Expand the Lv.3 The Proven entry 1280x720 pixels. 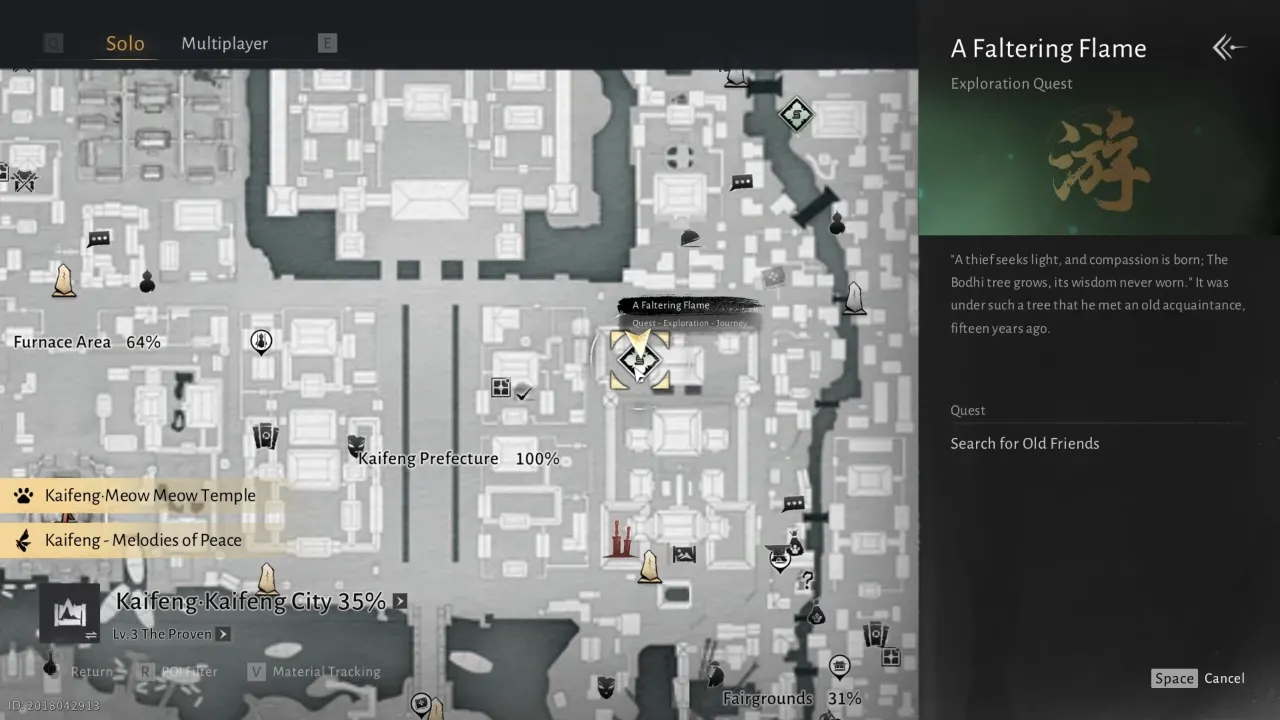pyautogui.click(x=221, y=634)
